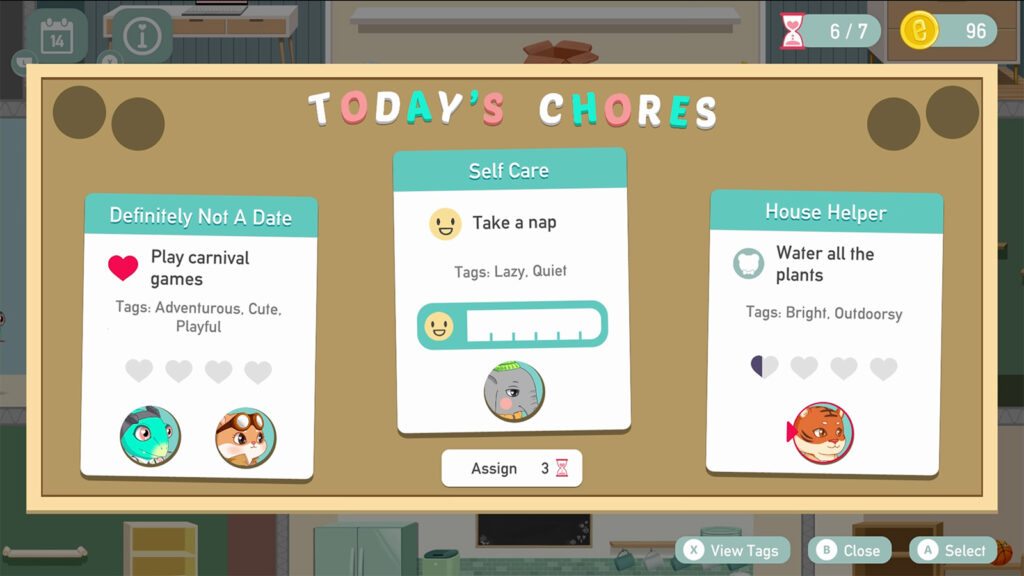Open the calendar icon
Screen dimensions: 1024x576
point(56,36)
